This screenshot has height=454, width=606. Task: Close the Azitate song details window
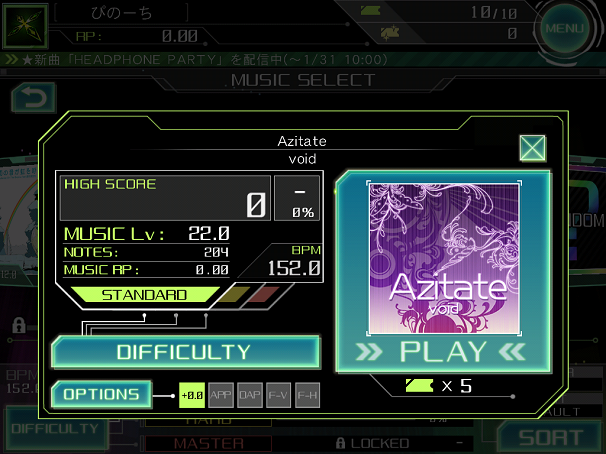click(532, 149)
